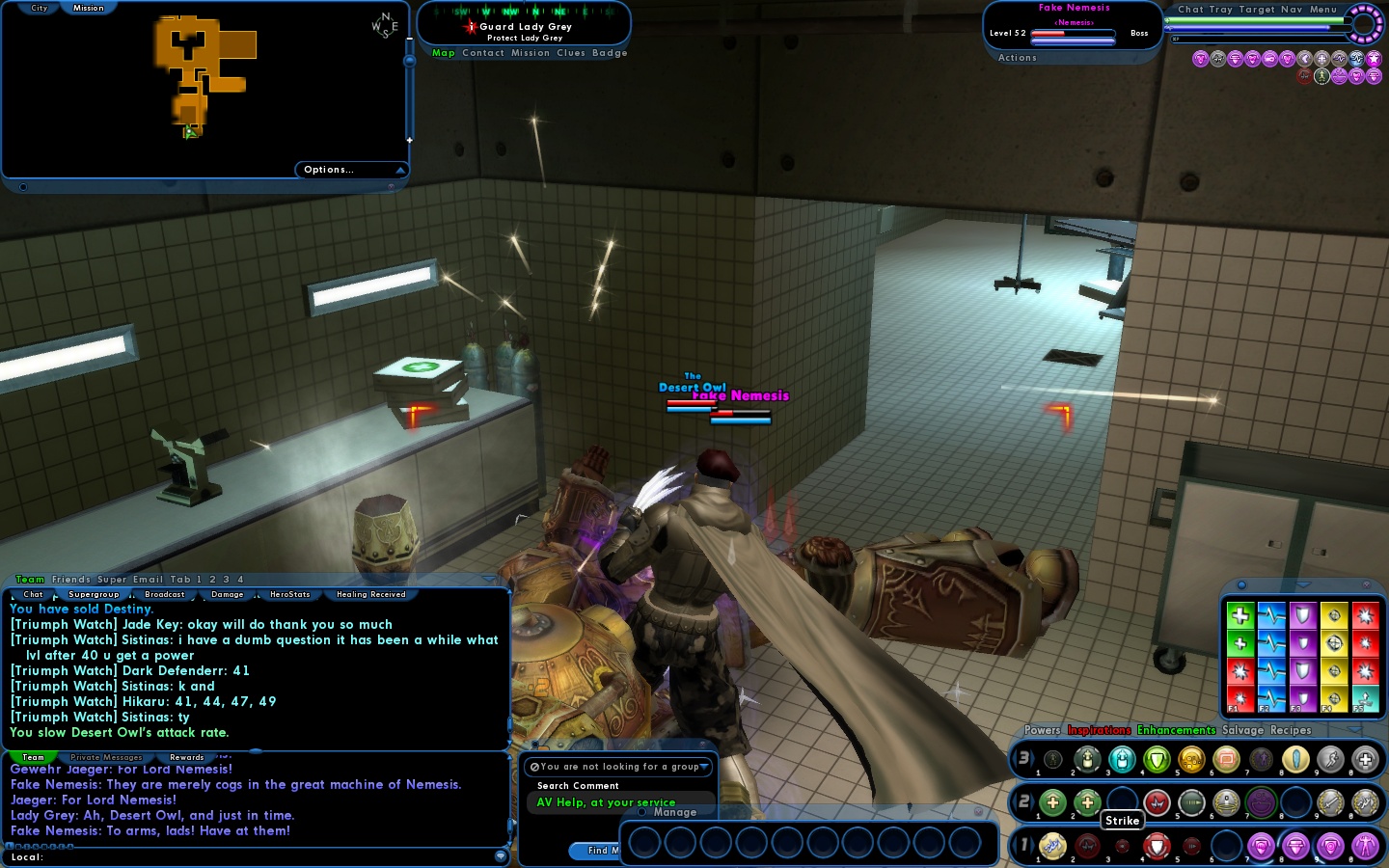Use a green healing inspiration

(1240, 617)
